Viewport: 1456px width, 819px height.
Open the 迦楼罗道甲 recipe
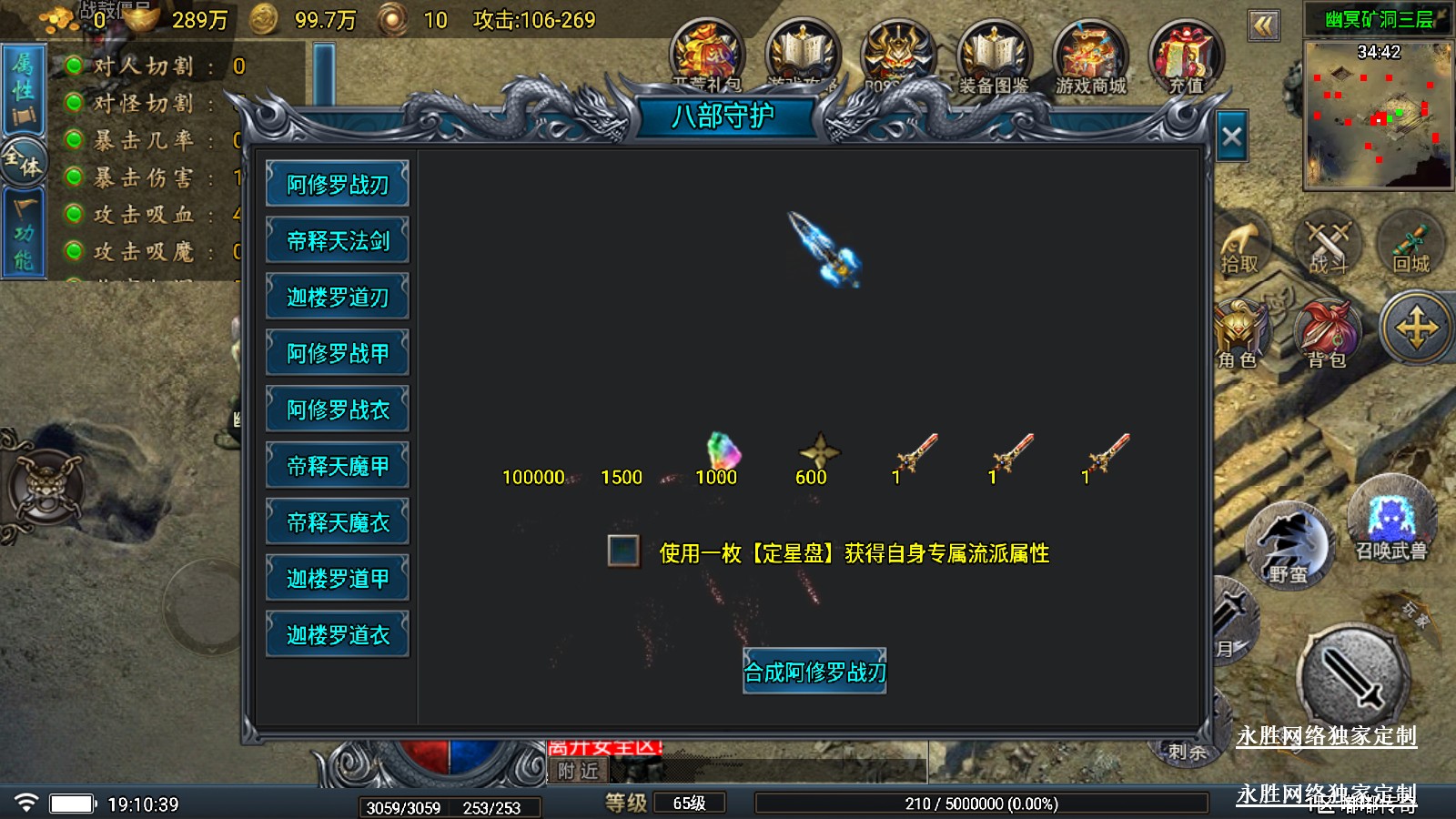pyautogui.click(x=338, y=579)
